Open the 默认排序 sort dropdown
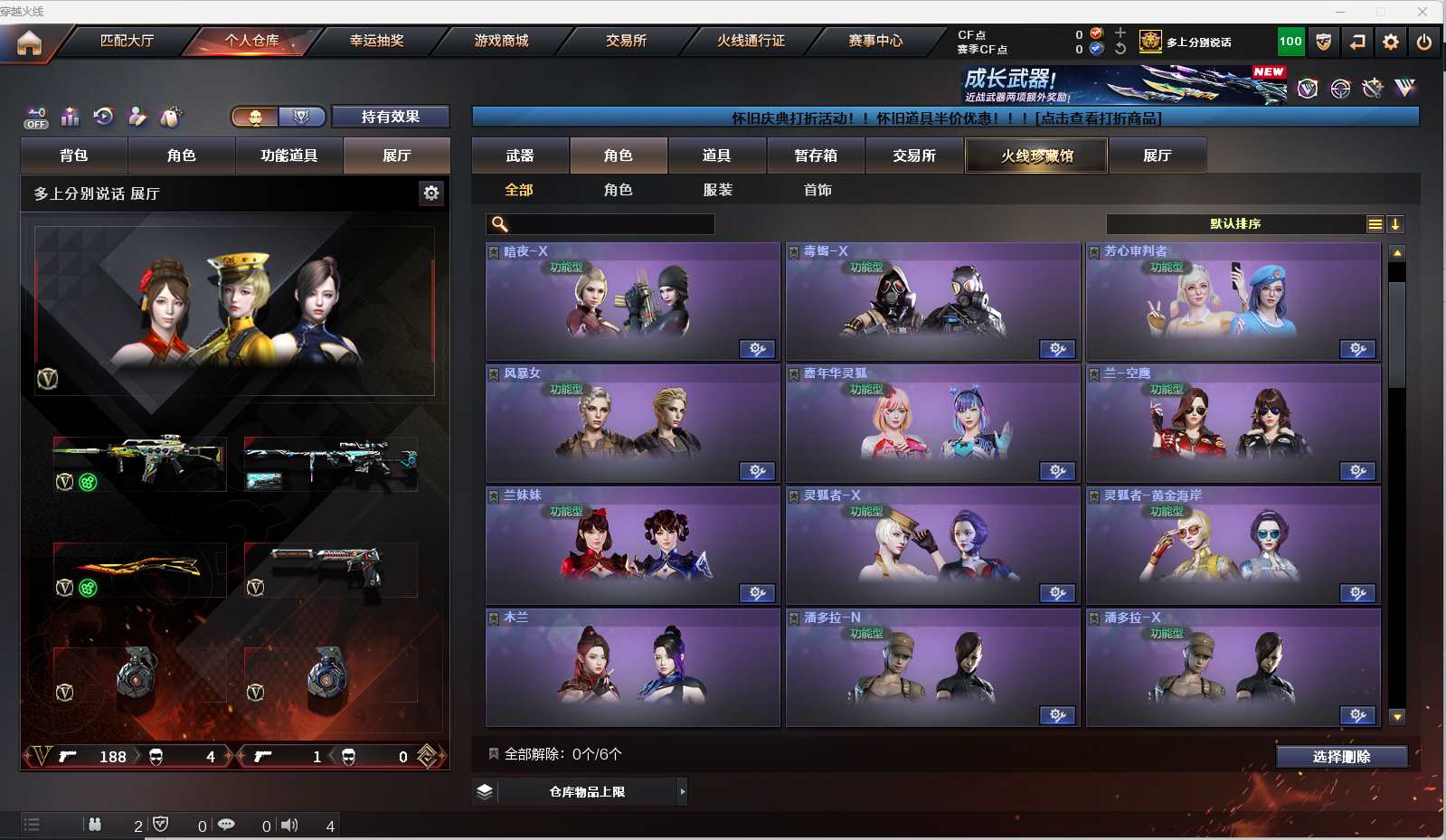 click(1235, 224)
